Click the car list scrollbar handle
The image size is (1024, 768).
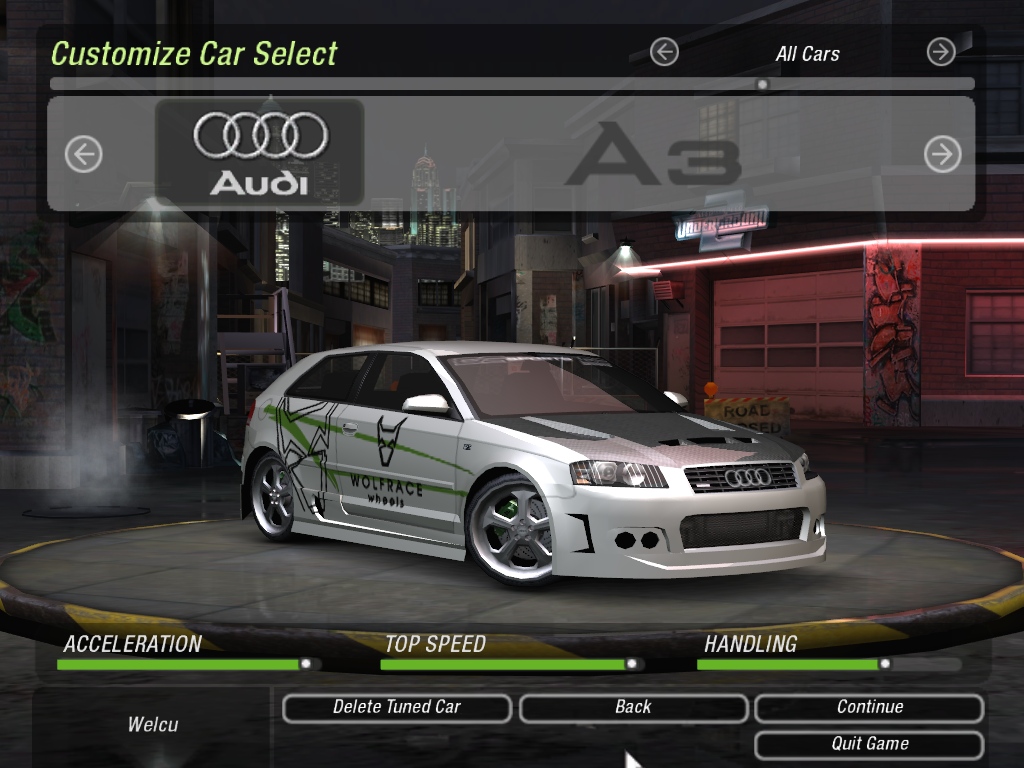point(762,84)
